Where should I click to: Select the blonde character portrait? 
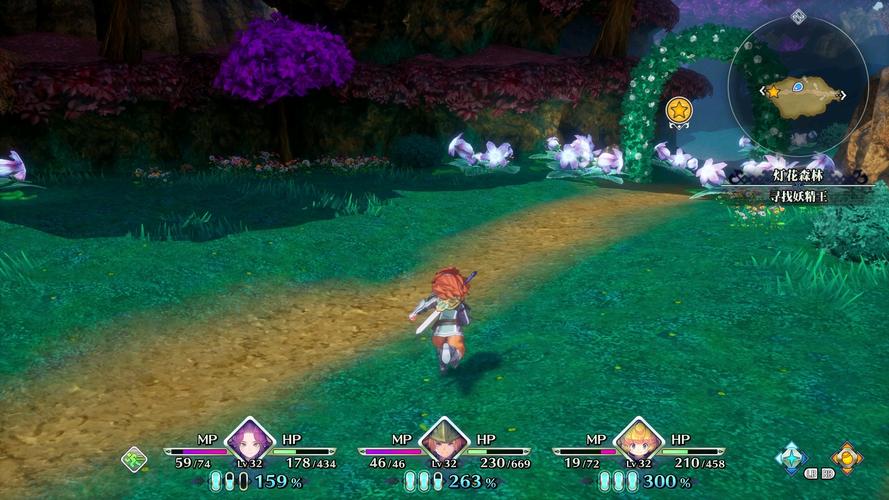point(638,439)
